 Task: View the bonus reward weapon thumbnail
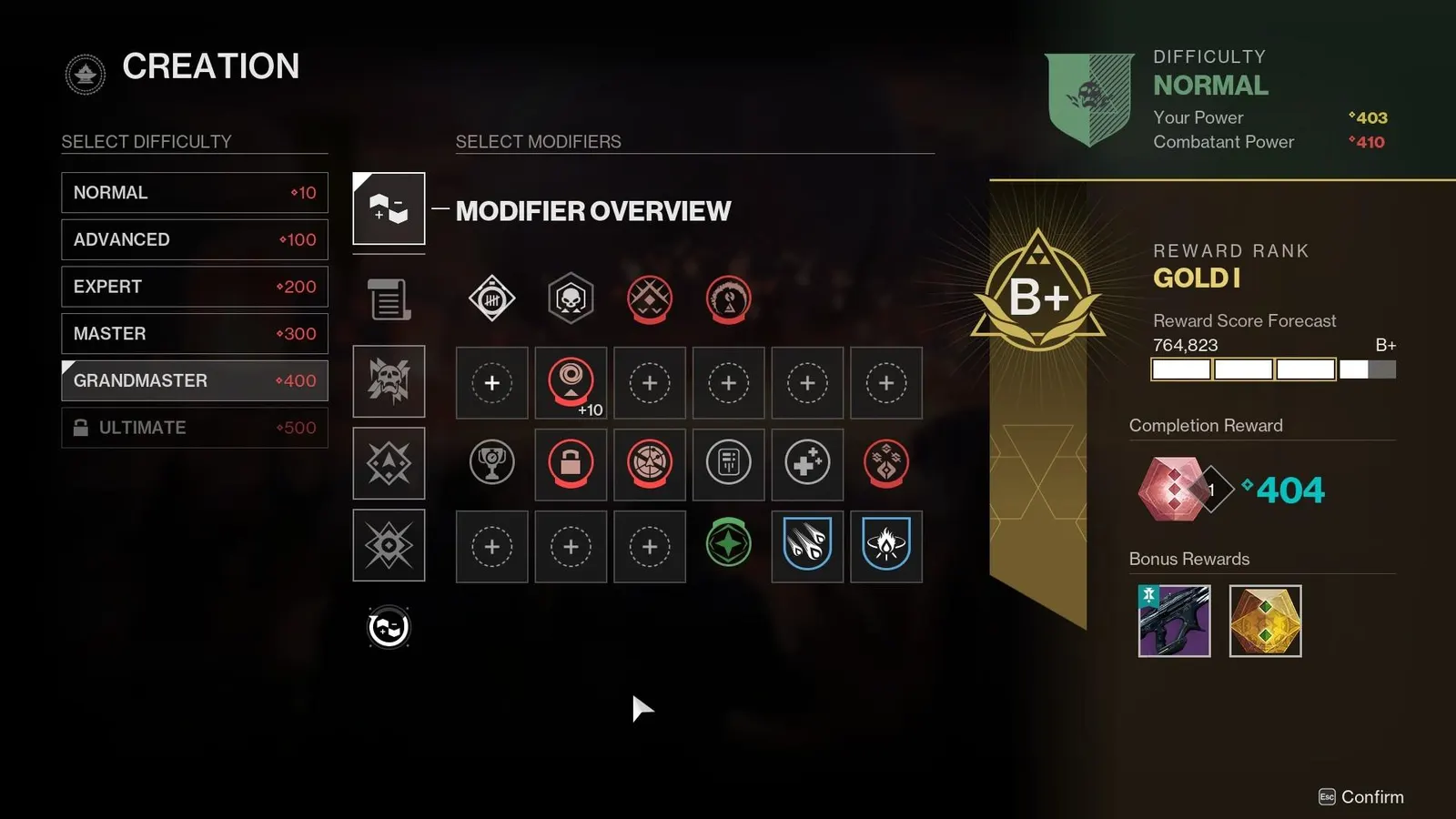coord(1174,622)
